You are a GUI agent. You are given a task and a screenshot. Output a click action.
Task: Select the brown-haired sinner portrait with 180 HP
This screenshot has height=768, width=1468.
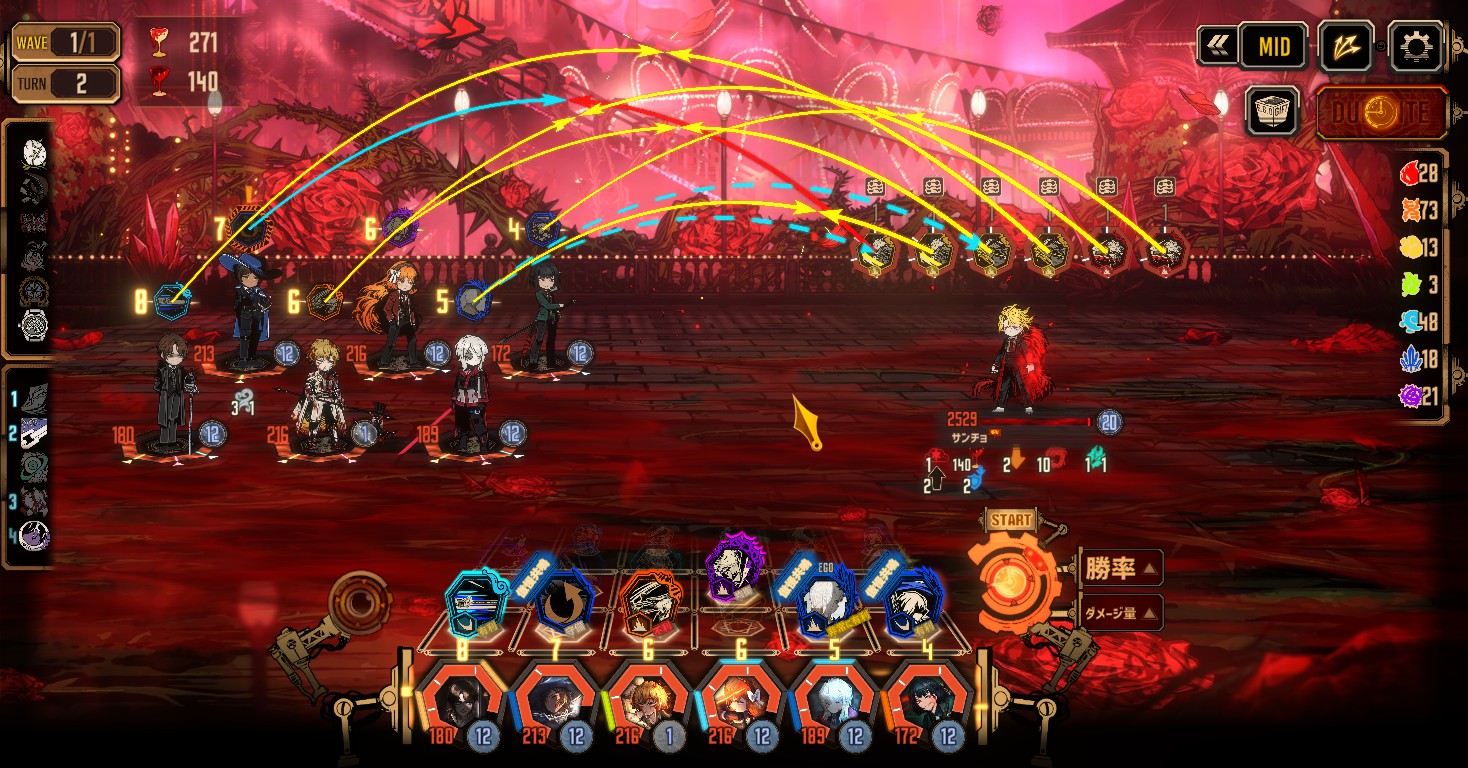click(x=461, y=701)
